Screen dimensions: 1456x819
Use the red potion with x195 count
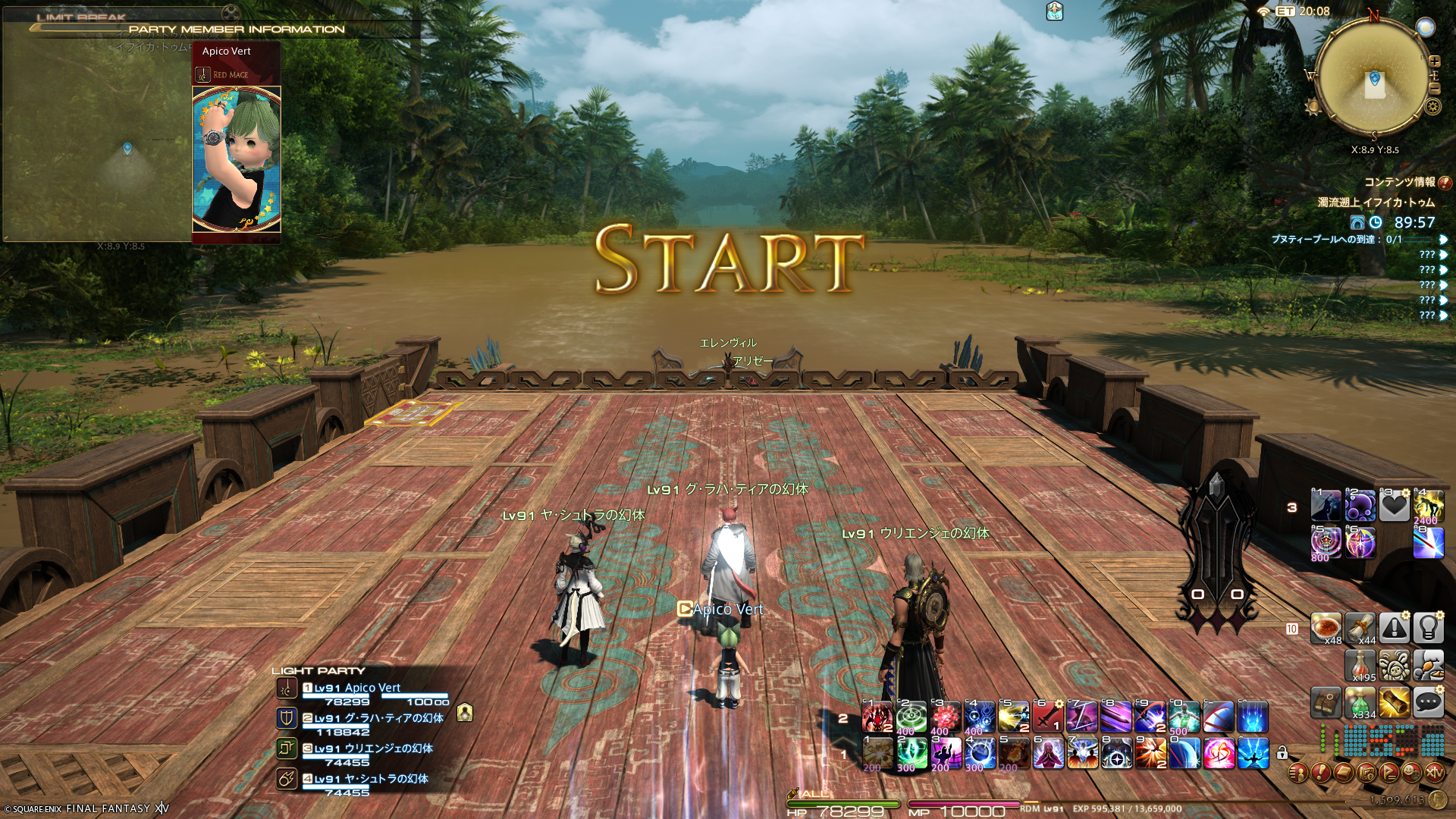click(x=1360, y=666)
